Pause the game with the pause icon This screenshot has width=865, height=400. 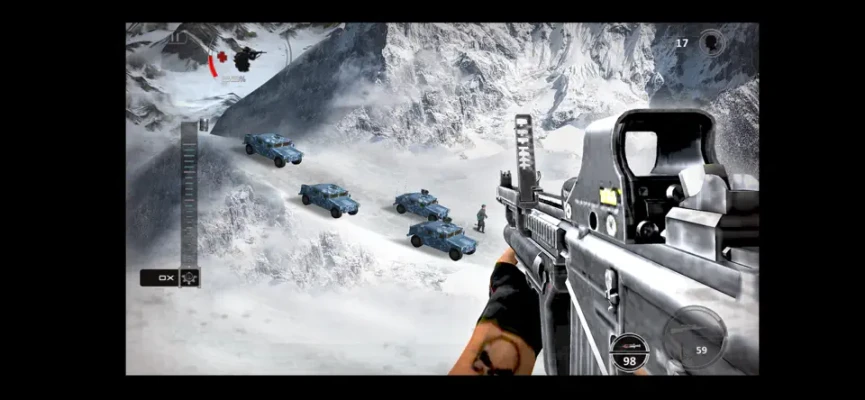[177, 39]
